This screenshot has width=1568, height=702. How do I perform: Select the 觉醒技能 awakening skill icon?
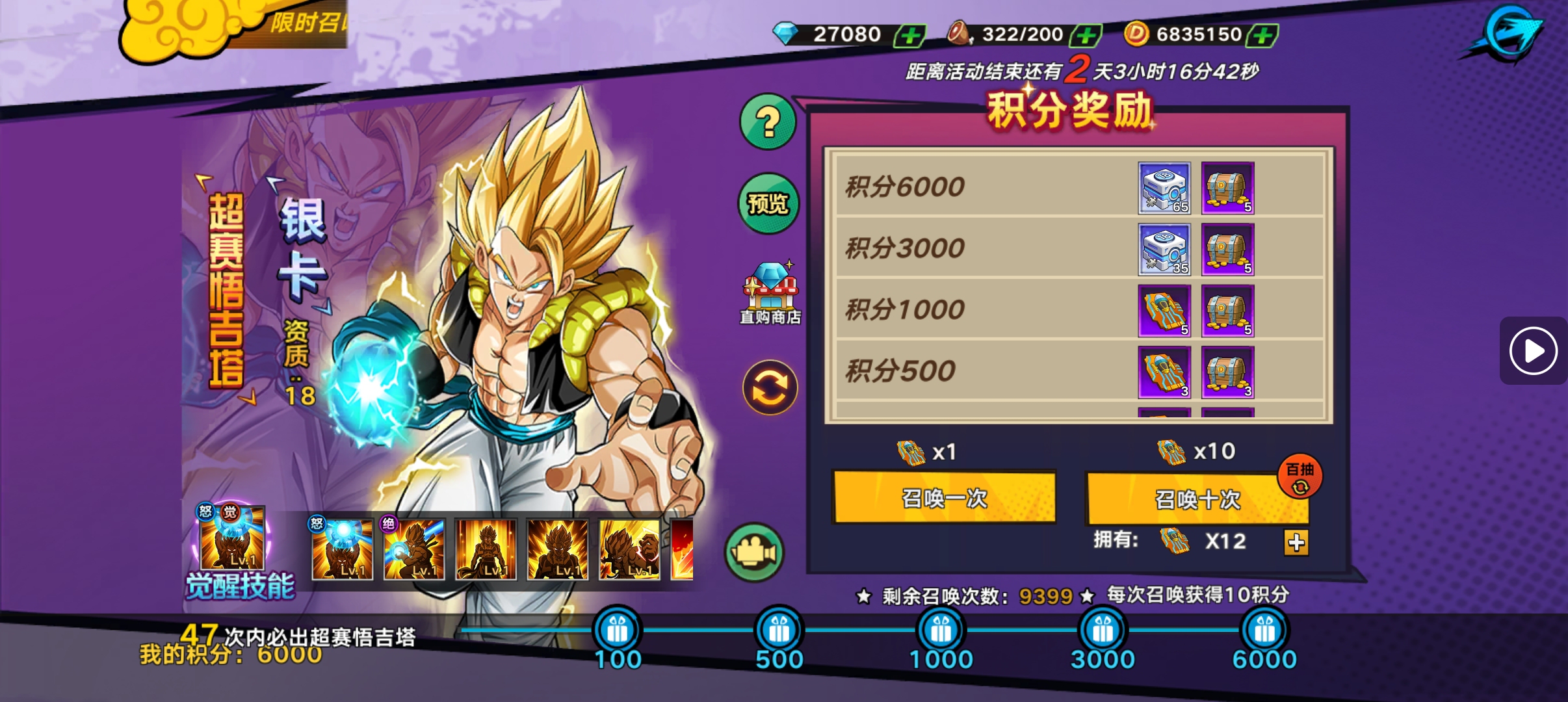point(233,539)
